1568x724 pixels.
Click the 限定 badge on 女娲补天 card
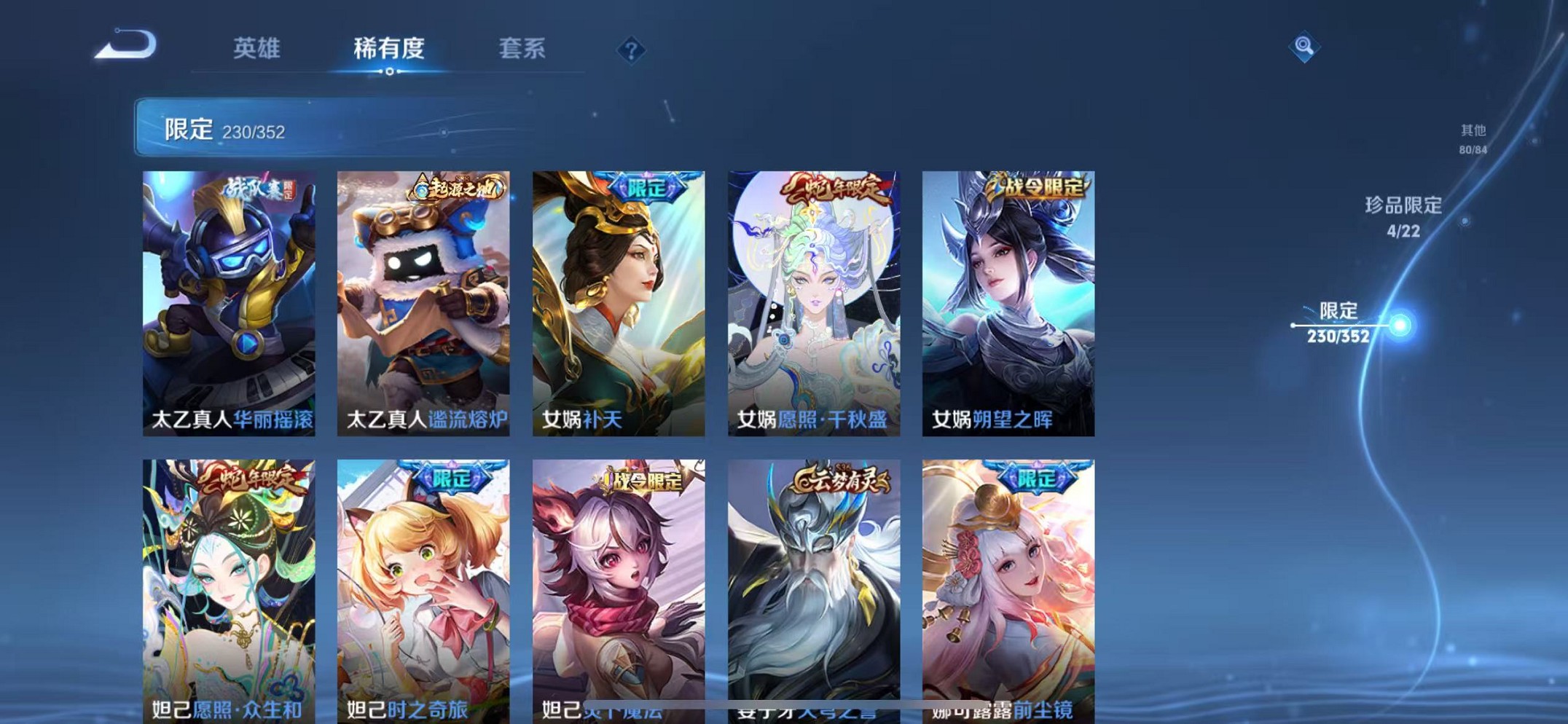coord(647,186)
